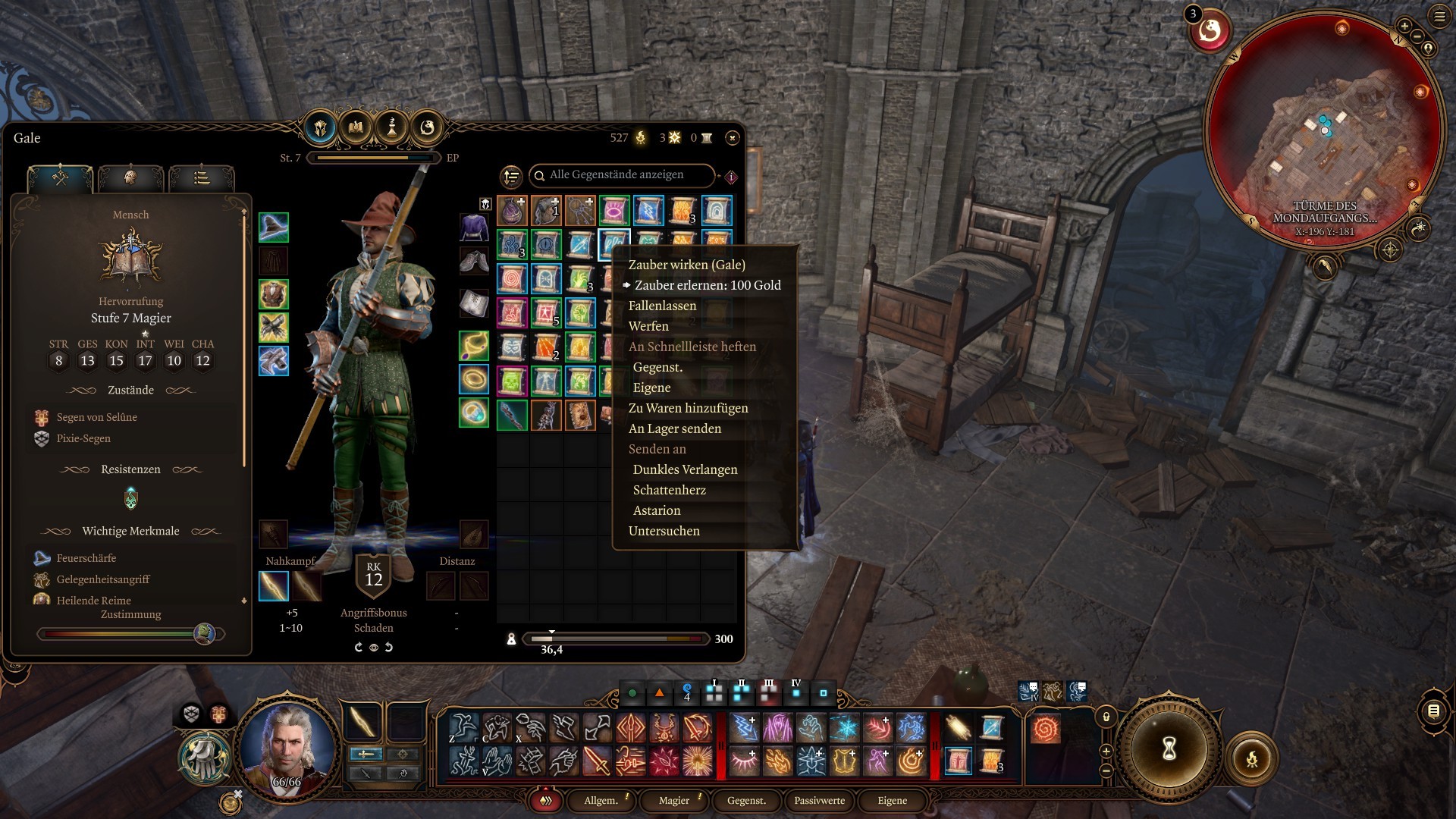
Task: Choose "Untersuchen" to examine the item
Action: coord(664,531)
